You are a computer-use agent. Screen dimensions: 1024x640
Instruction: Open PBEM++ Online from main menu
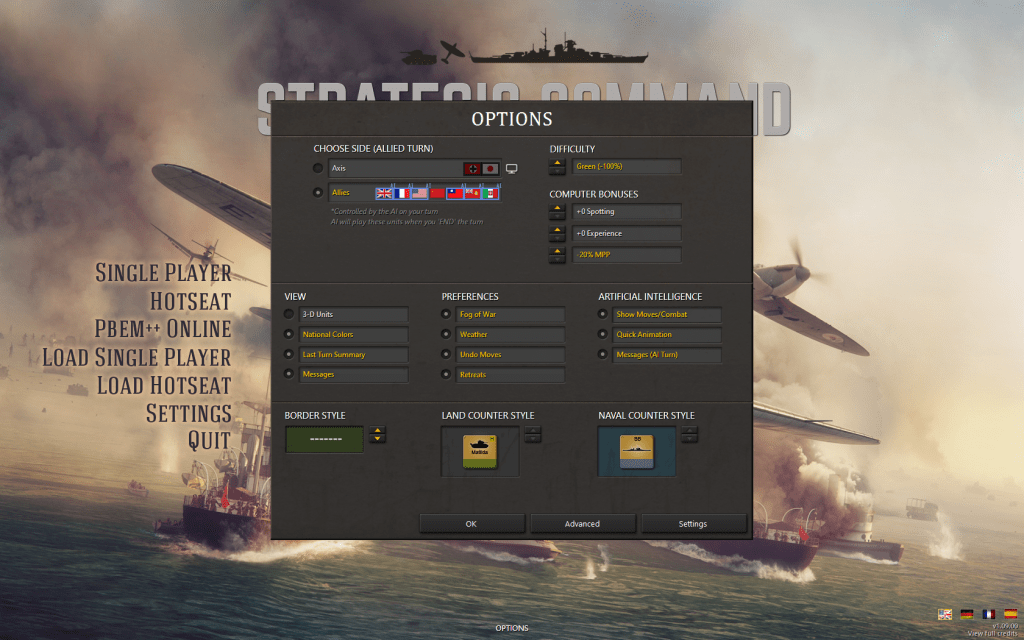(163, 328)
